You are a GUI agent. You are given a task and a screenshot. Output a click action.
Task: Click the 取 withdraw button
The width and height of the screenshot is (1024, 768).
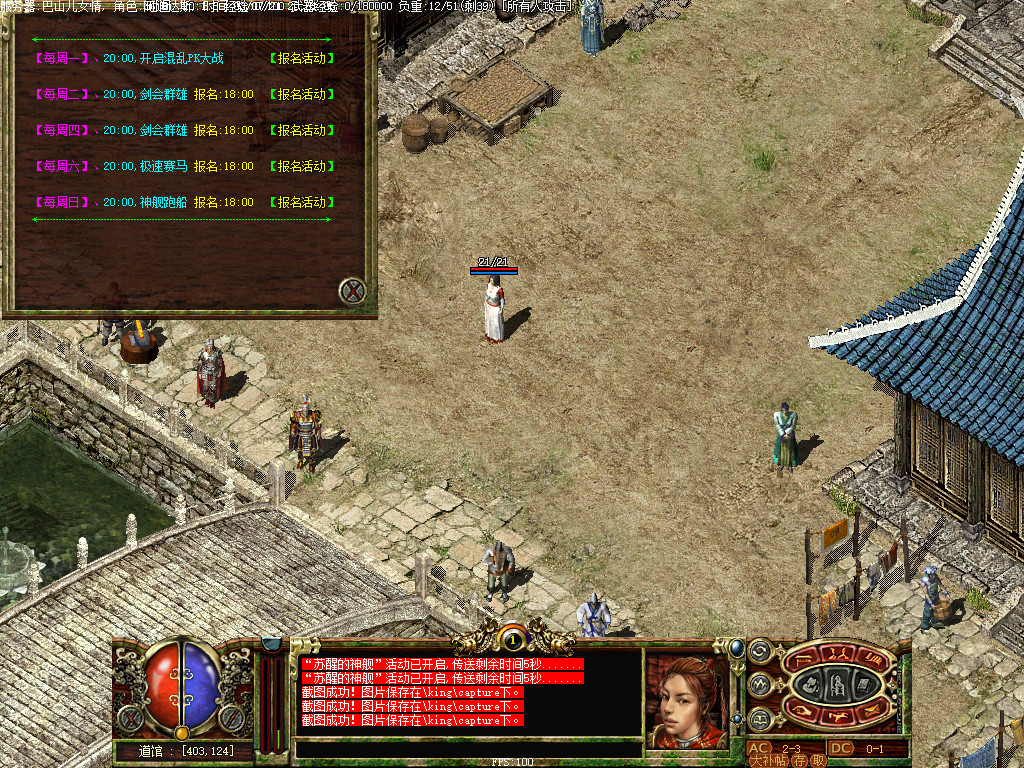click(x=818, y=760)
